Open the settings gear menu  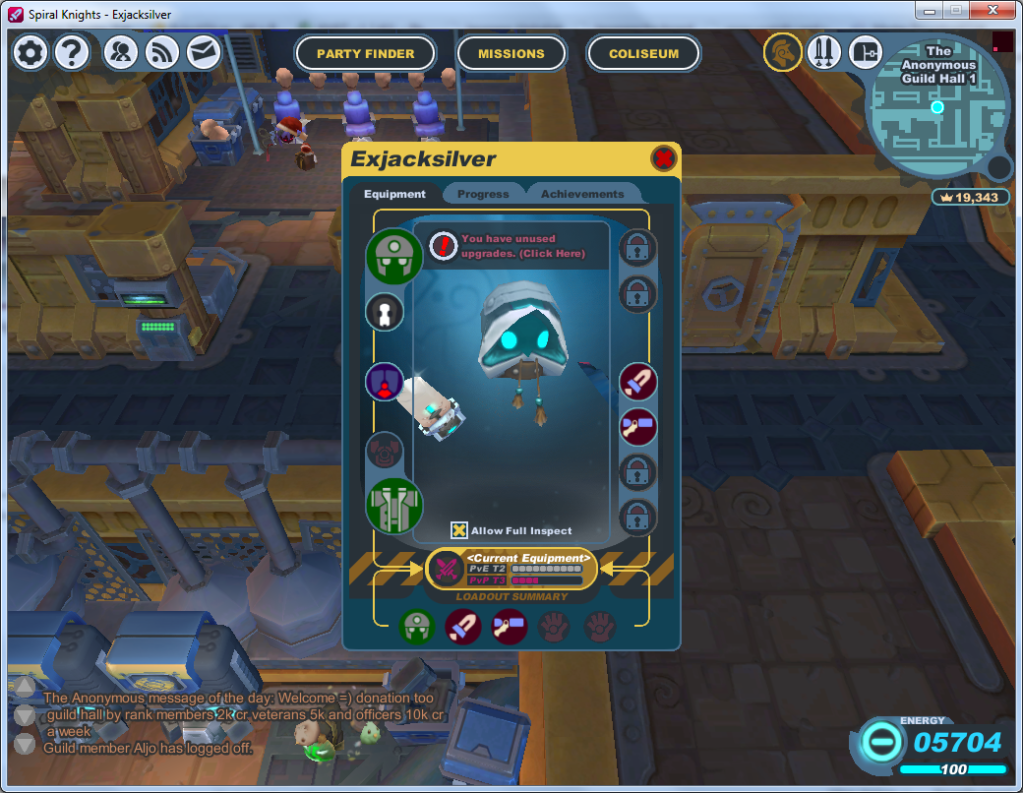point(31,52)
